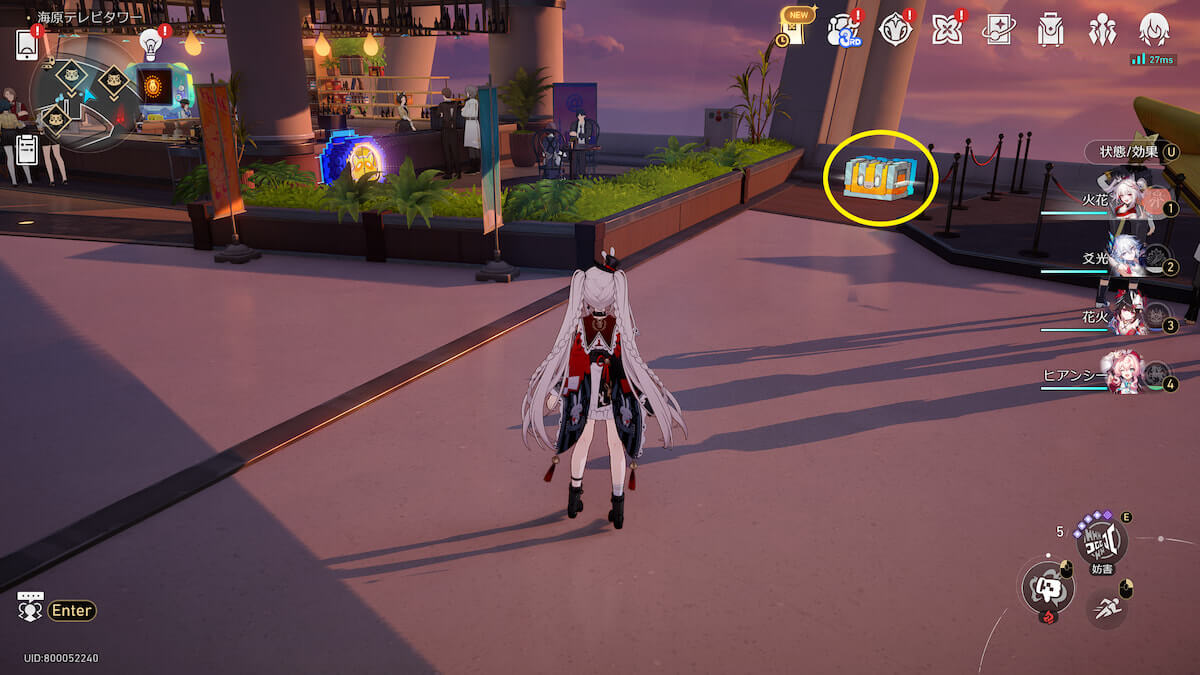Image resolution: width=1200 pixels, height=675 pixels.
Task: Open the circular star emblem icon
Action: (x=895, y=30)
